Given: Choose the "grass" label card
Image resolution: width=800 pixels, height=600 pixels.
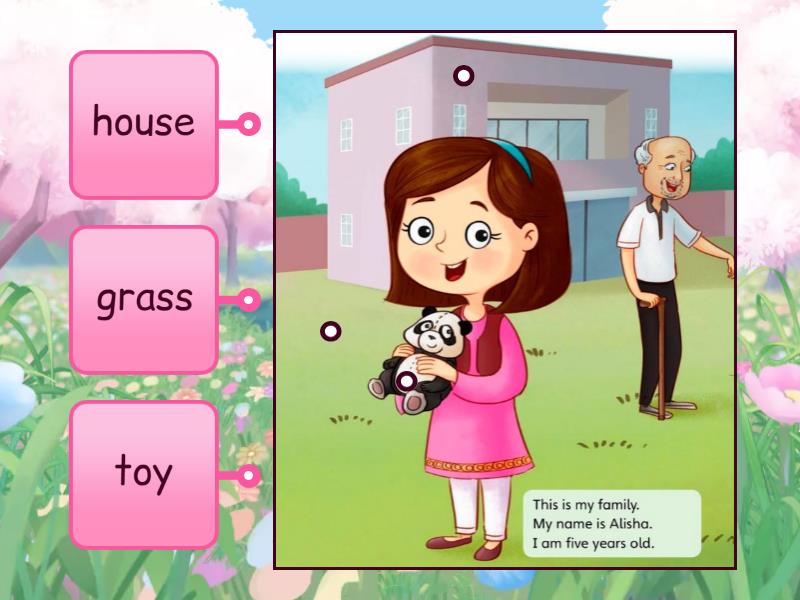Looking at the screenshot, I should click(144, 300).
